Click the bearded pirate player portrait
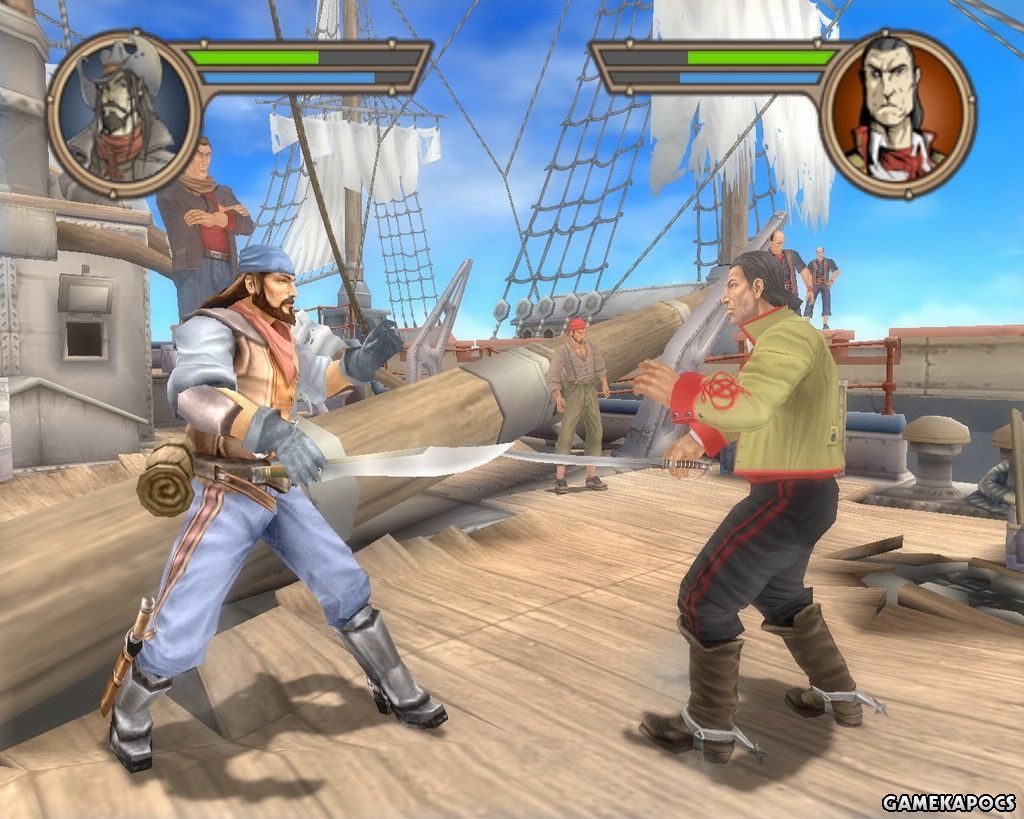Screen dimensions: 1024x819 [125, 112]
